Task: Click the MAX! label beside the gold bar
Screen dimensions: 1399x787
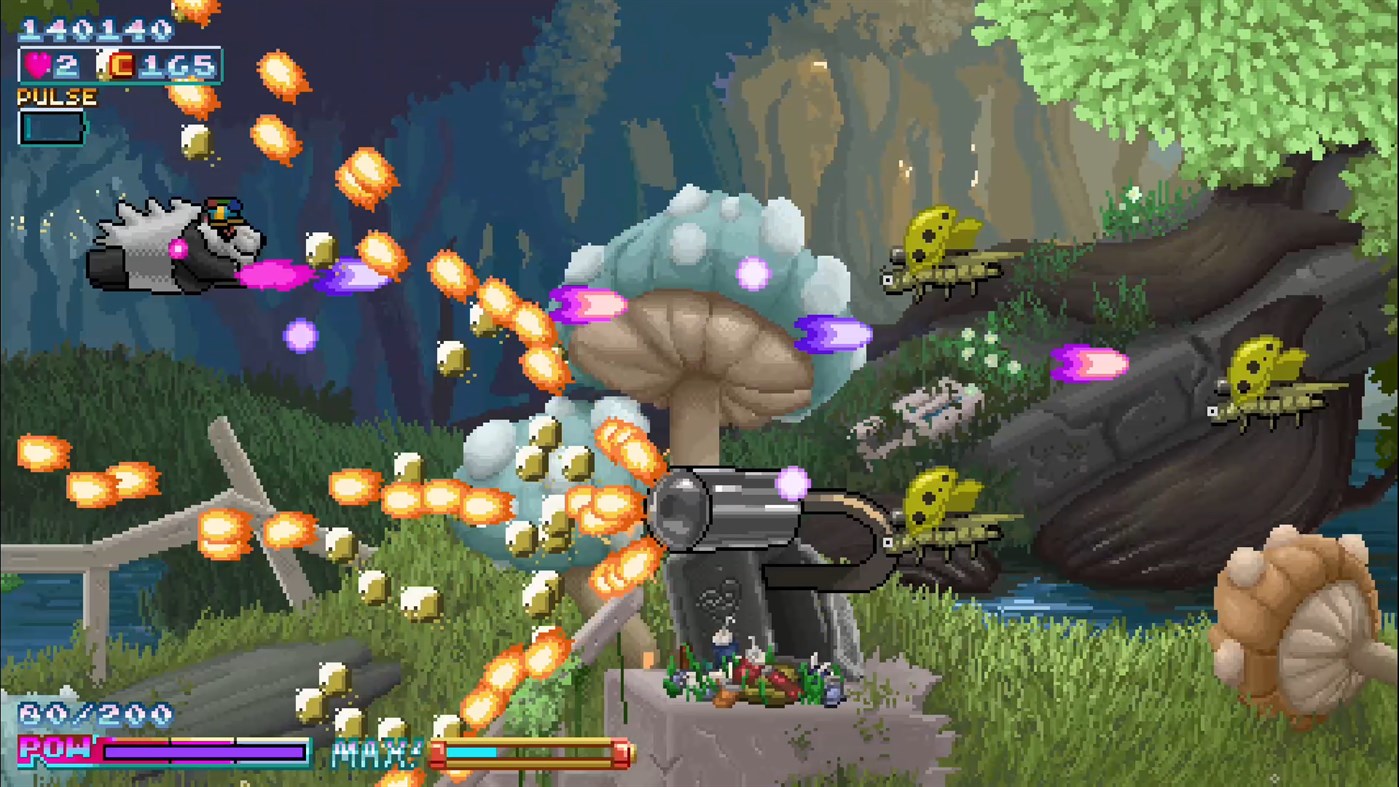Action: point(378,752)
